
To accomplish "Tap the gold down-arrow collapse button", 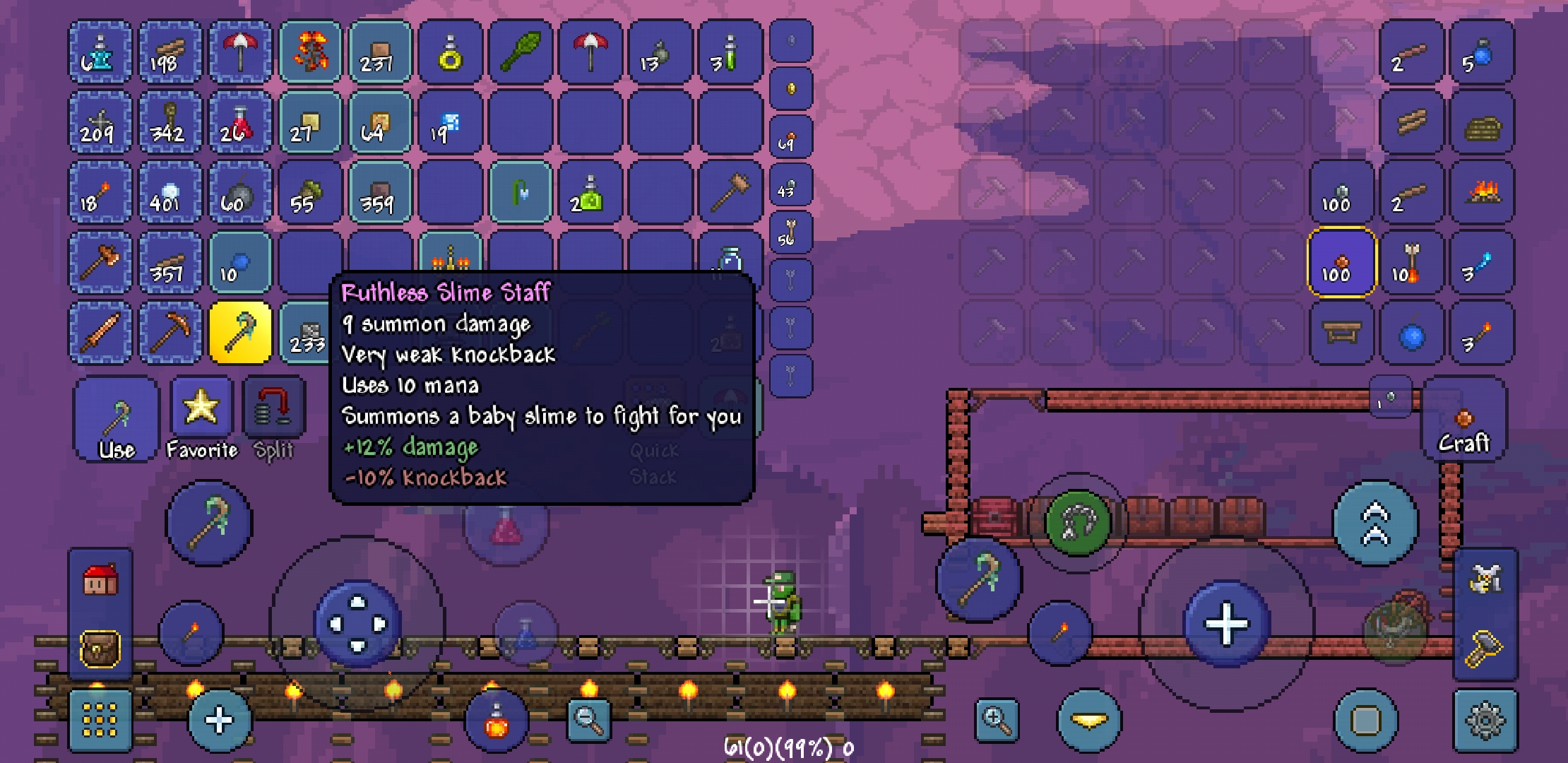I will [1088, 718].
